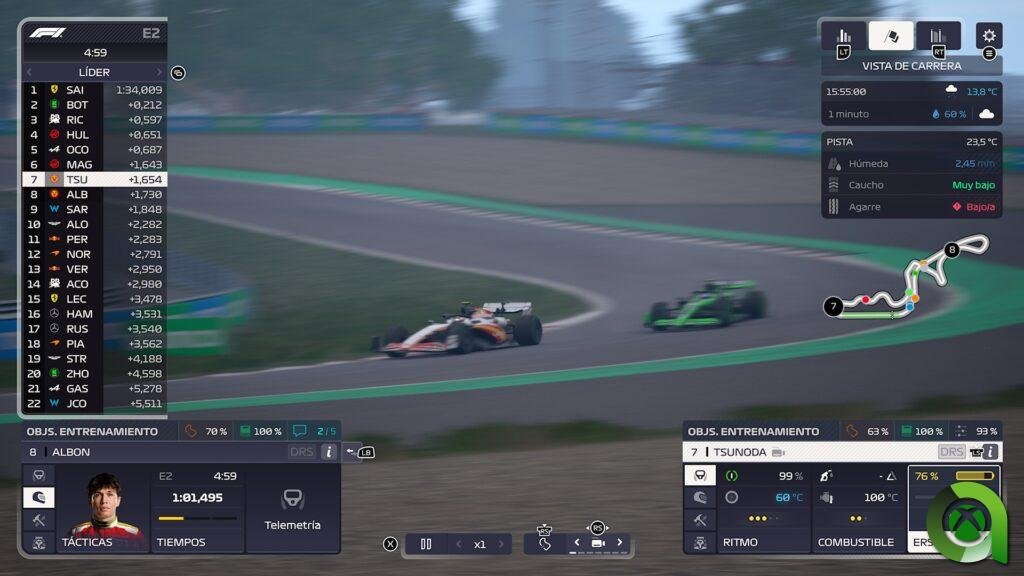Screen dimensions: 1024x576
Task: Open Albon's Telemetría panel
Action: coord(292,508)
